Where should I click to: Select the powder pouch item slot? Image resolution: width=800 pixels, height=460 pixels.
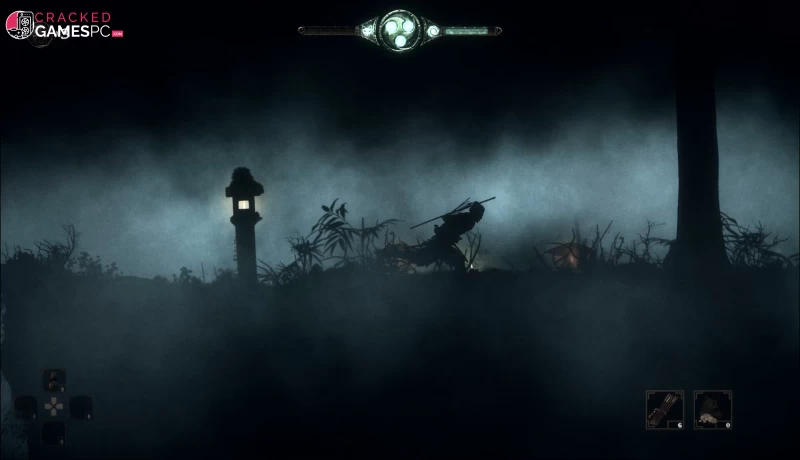[x=712, y=409]
